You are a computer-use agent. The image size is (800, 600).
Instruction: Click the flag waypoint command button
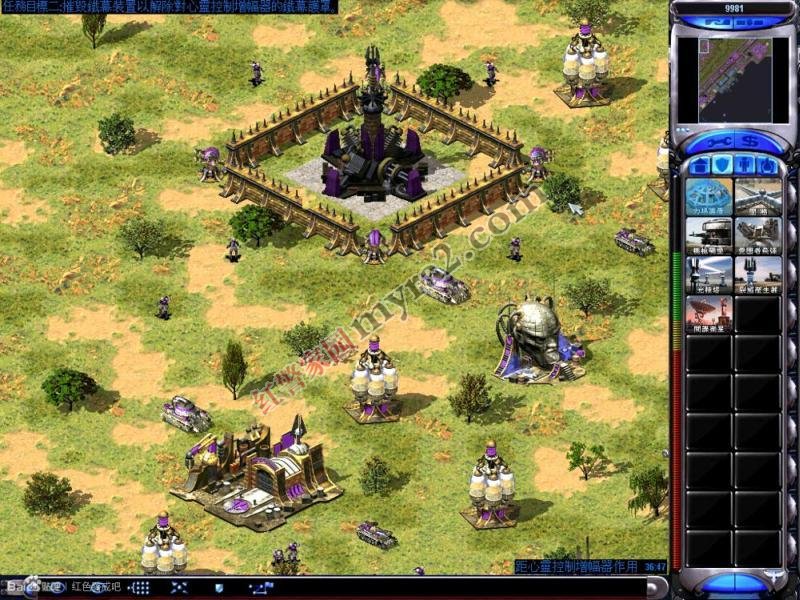[x=261, y=588]
